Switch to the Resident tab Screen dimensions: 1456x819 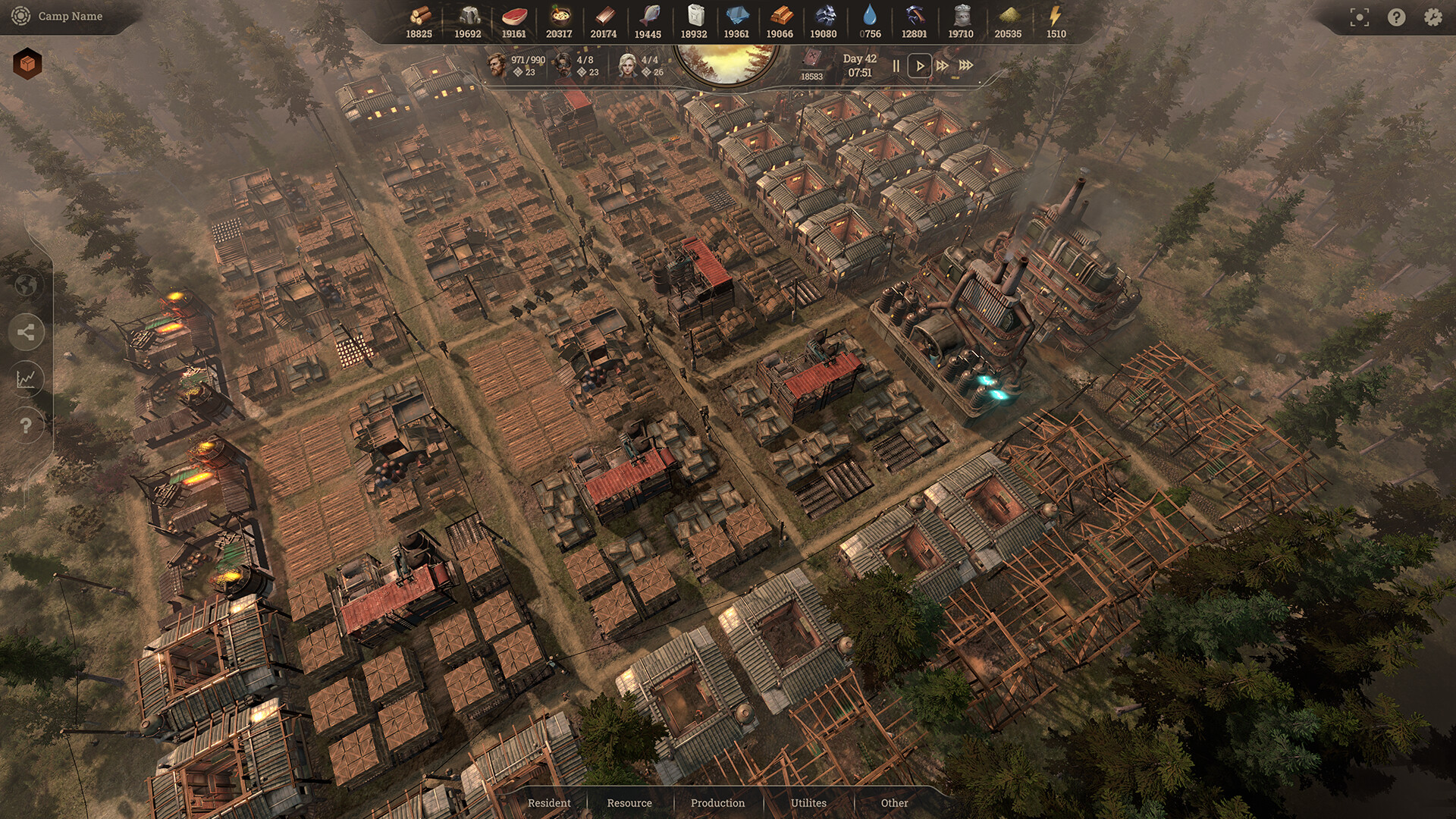(x=548, y=802)
